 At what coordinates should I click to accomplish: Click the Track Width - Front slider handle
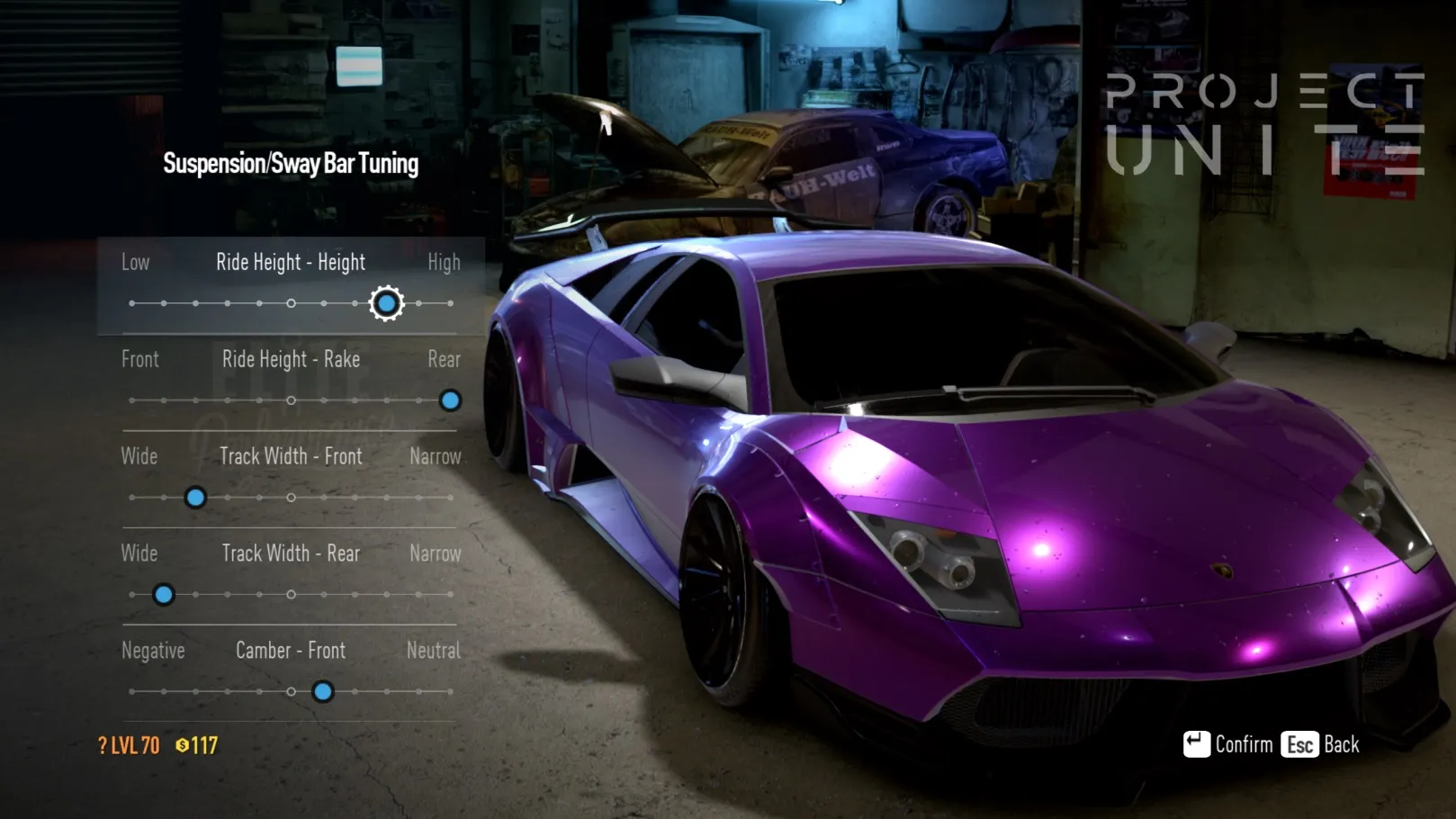[x=195, y=498]
